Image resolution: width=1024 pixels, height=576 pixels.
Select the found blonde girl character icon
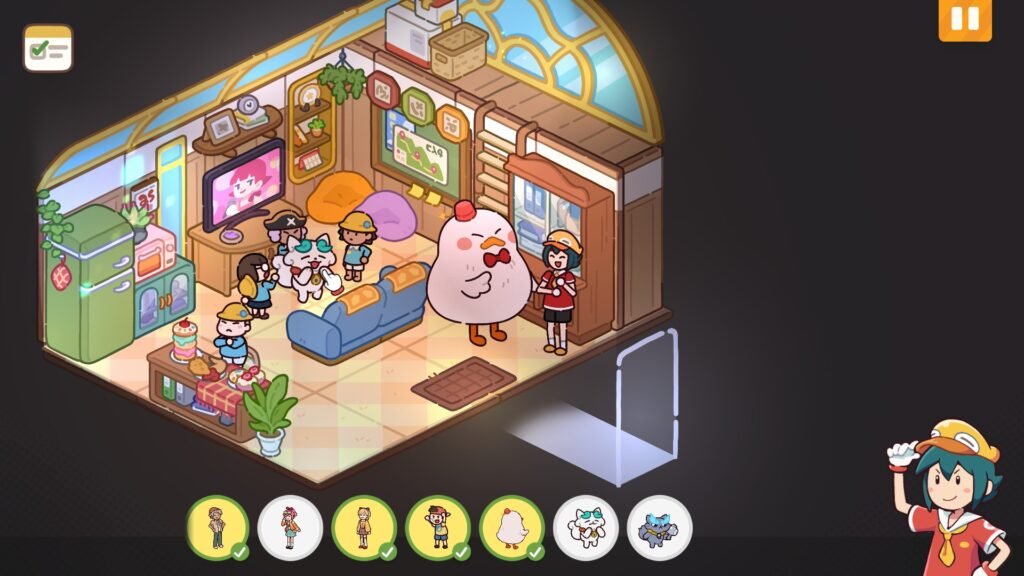[364, 527]
